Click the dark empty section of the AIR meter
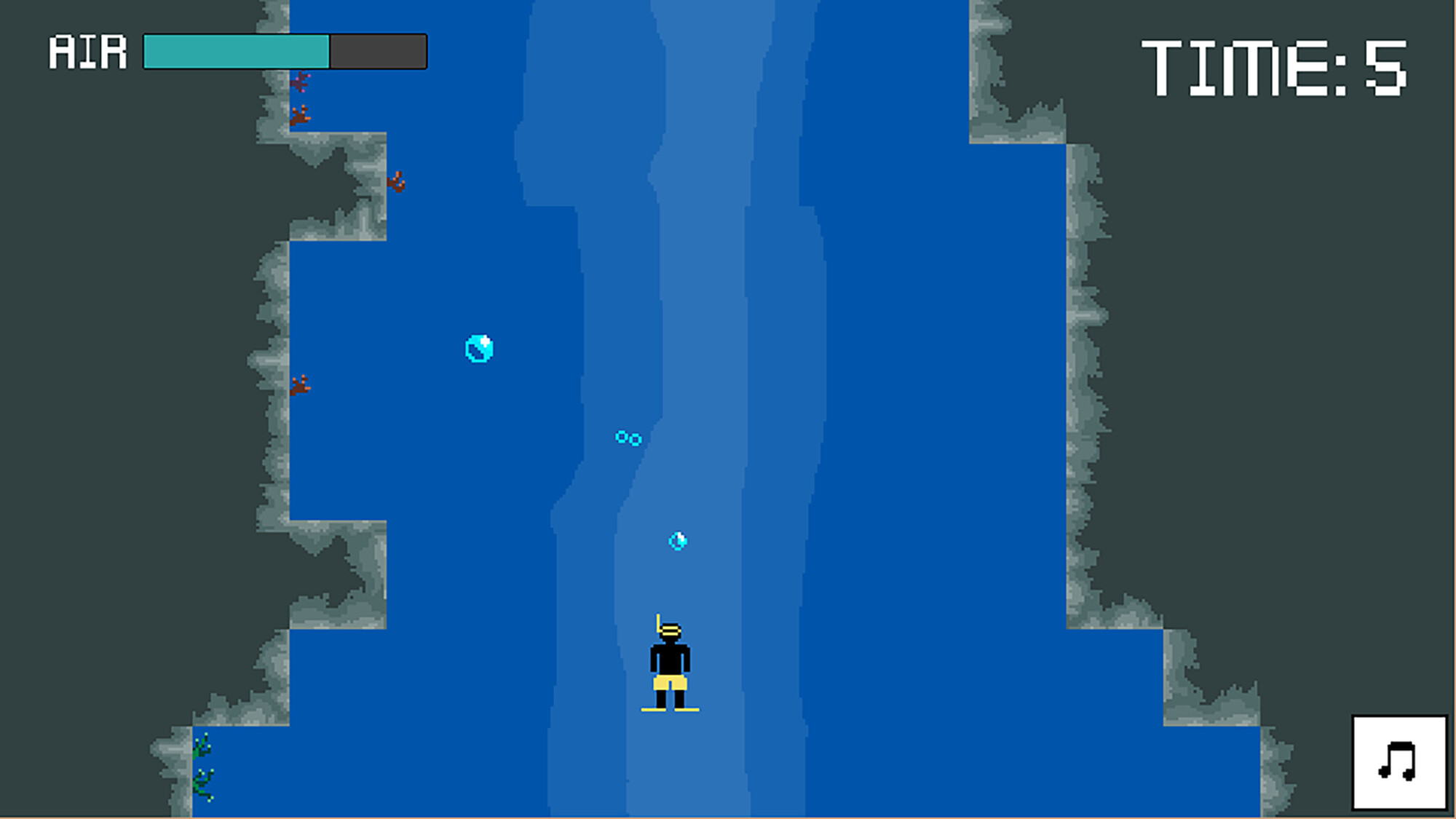The image size is (1456, 819). click(377, 51)
